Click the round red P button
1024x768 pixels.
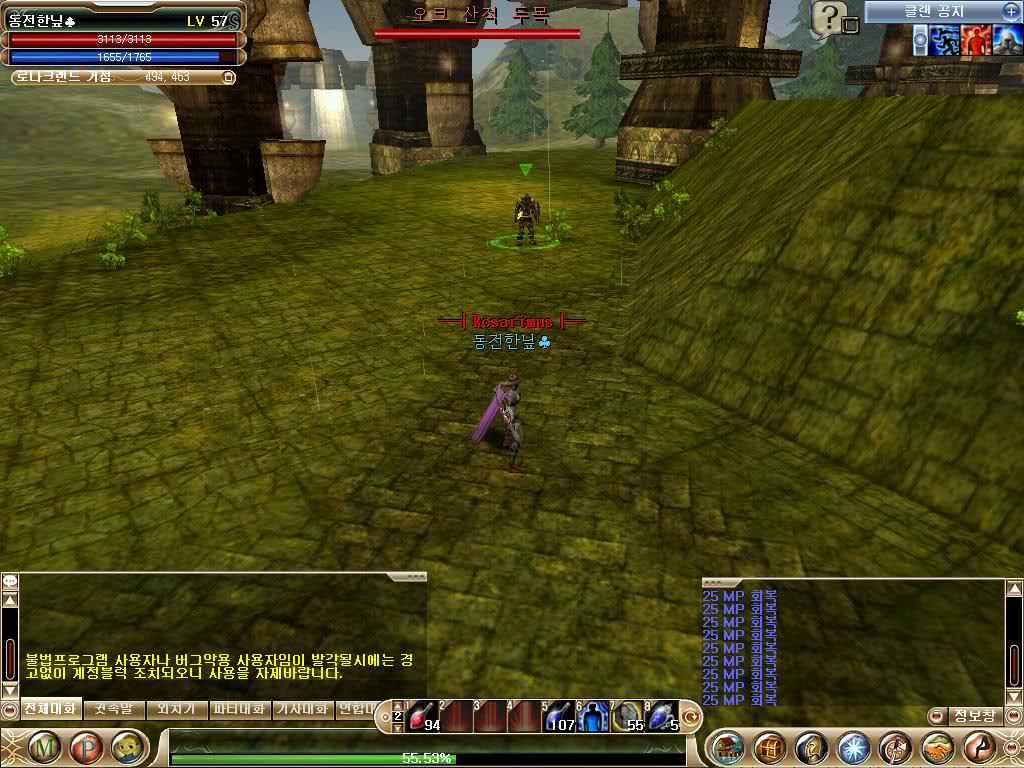(84, 747)
